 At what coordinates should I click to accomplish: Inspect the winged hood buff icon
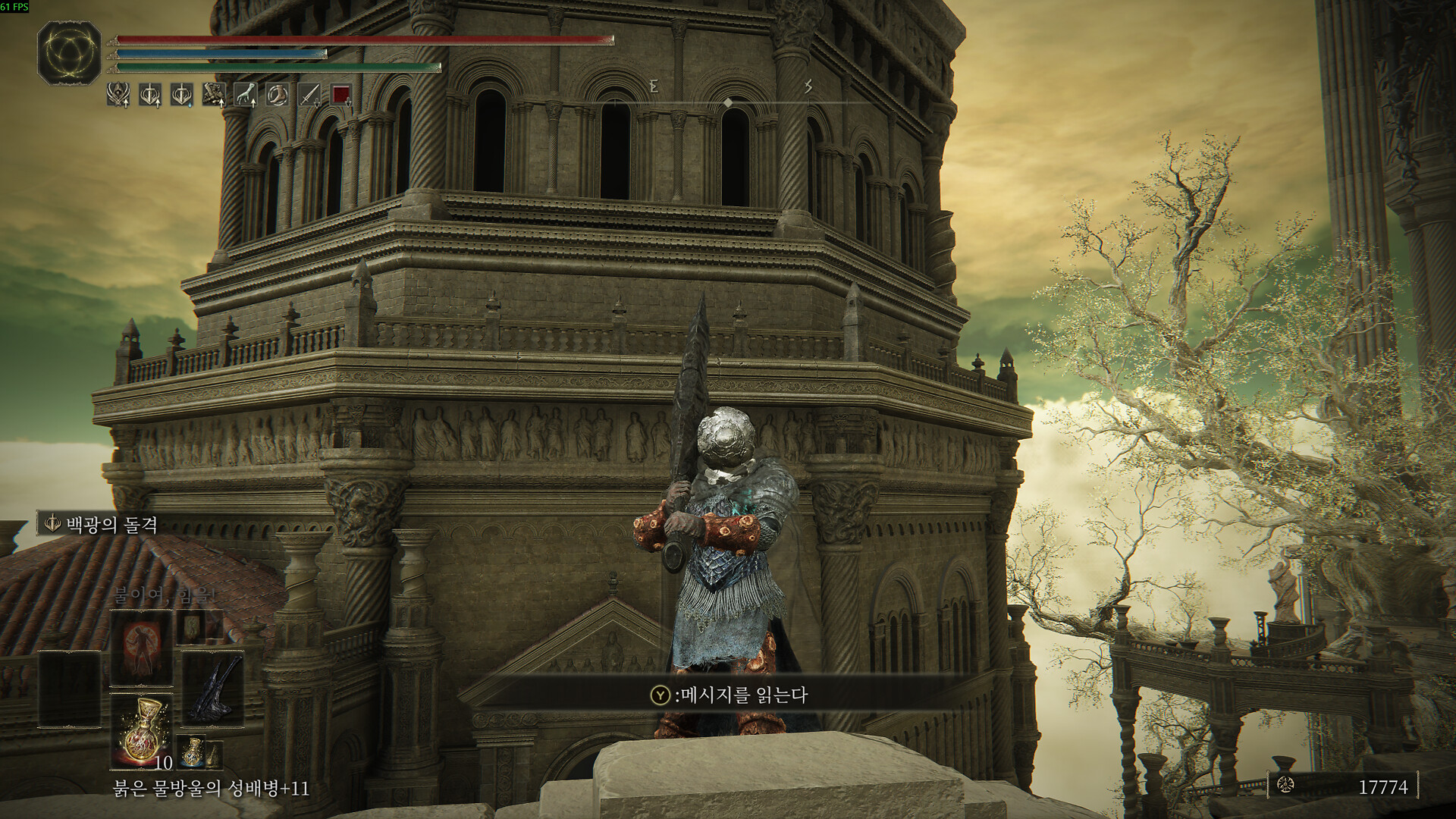pyautogui.click(x=118, y=95)
